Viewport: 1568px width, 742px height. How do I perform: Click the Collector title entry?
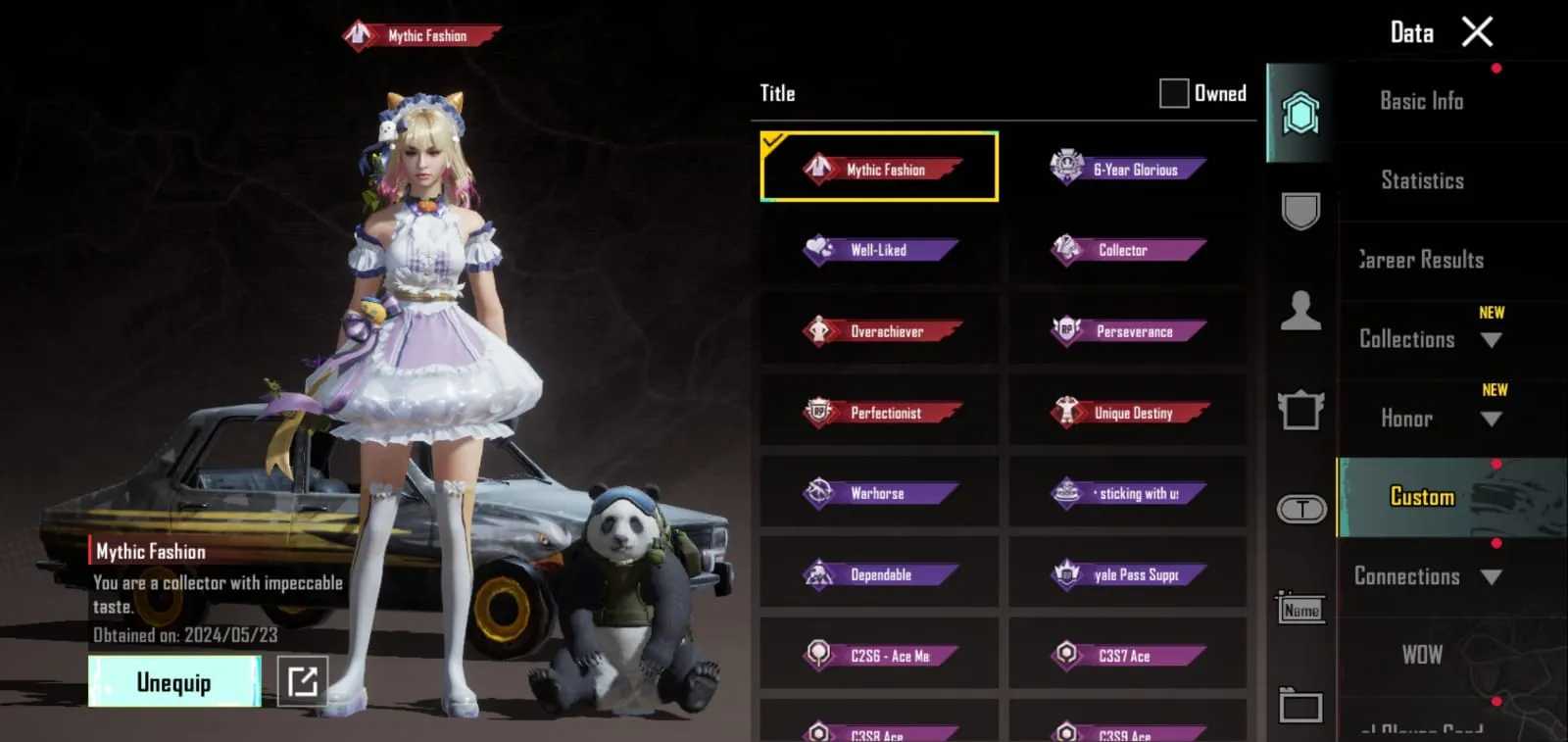[x=1127, y=249]
